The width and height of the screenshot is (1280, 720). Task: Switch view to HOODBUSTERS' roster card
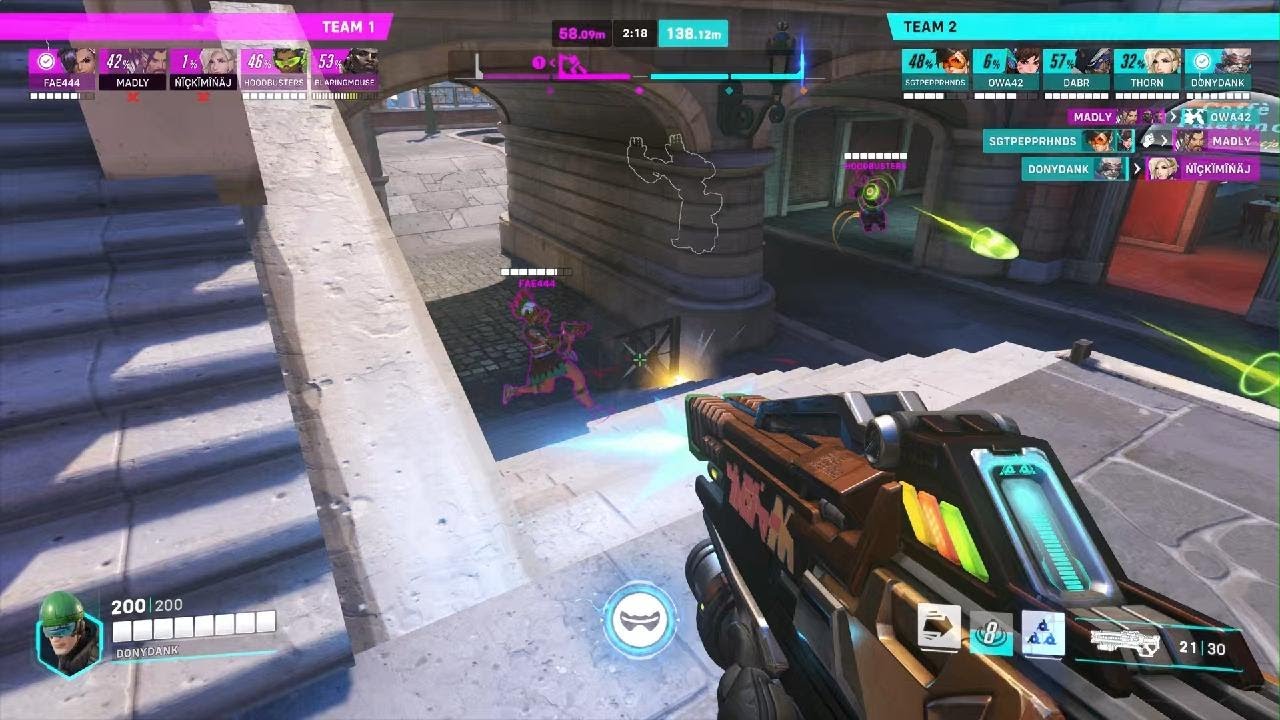click(x=274, y=69)
